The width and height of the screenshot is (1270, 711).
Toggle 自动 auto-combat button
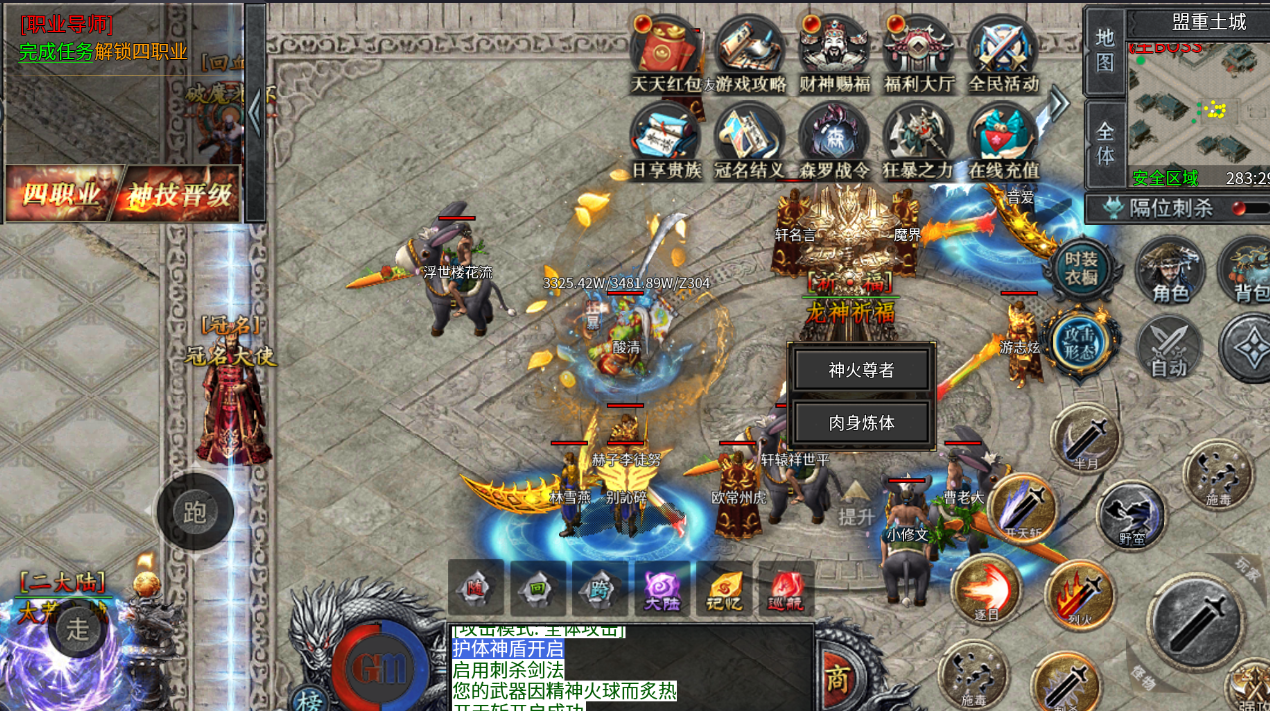point(1169,348)
